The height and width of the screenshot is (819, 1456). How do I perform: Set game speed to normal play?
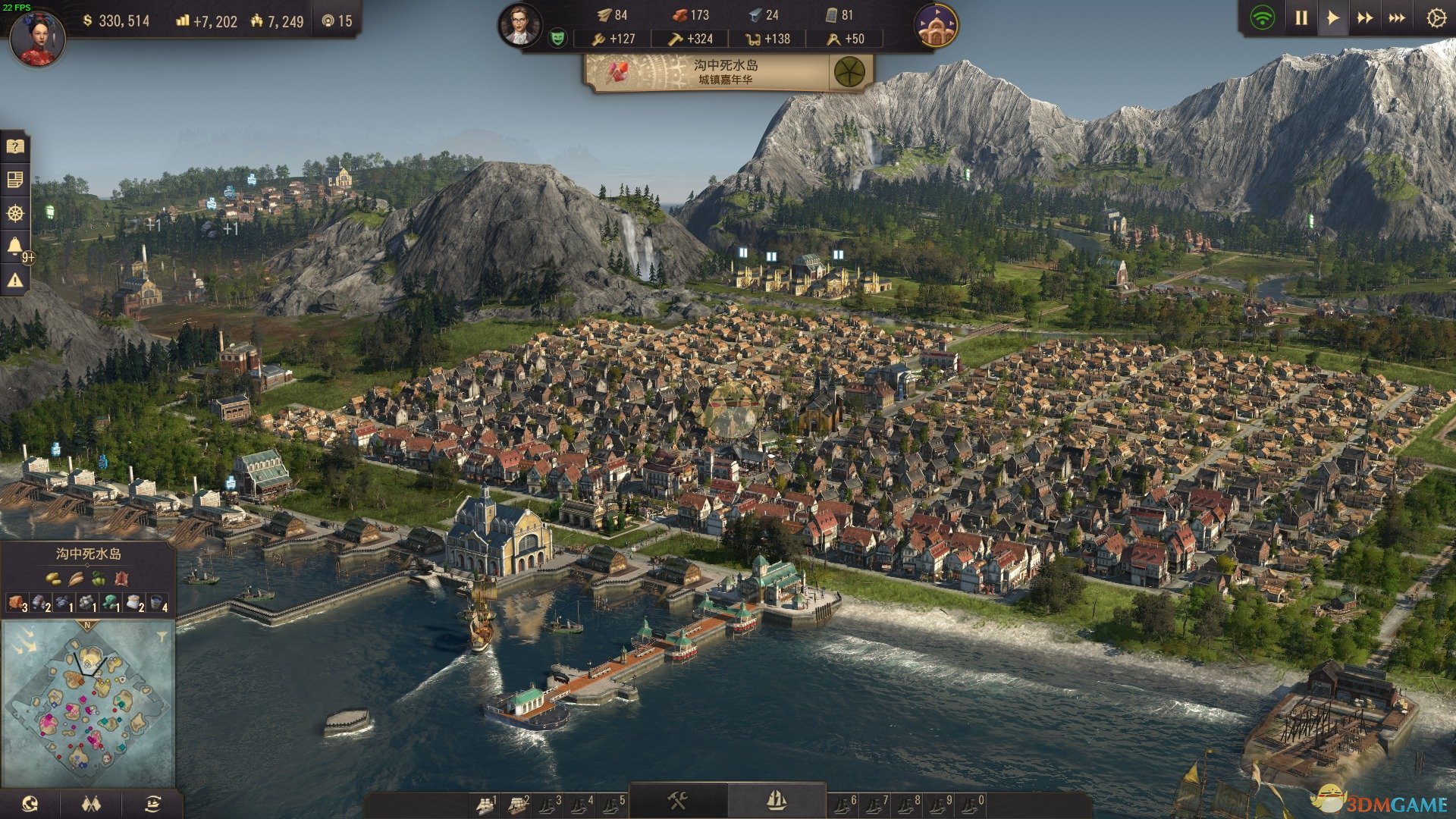click(1332, 18)
